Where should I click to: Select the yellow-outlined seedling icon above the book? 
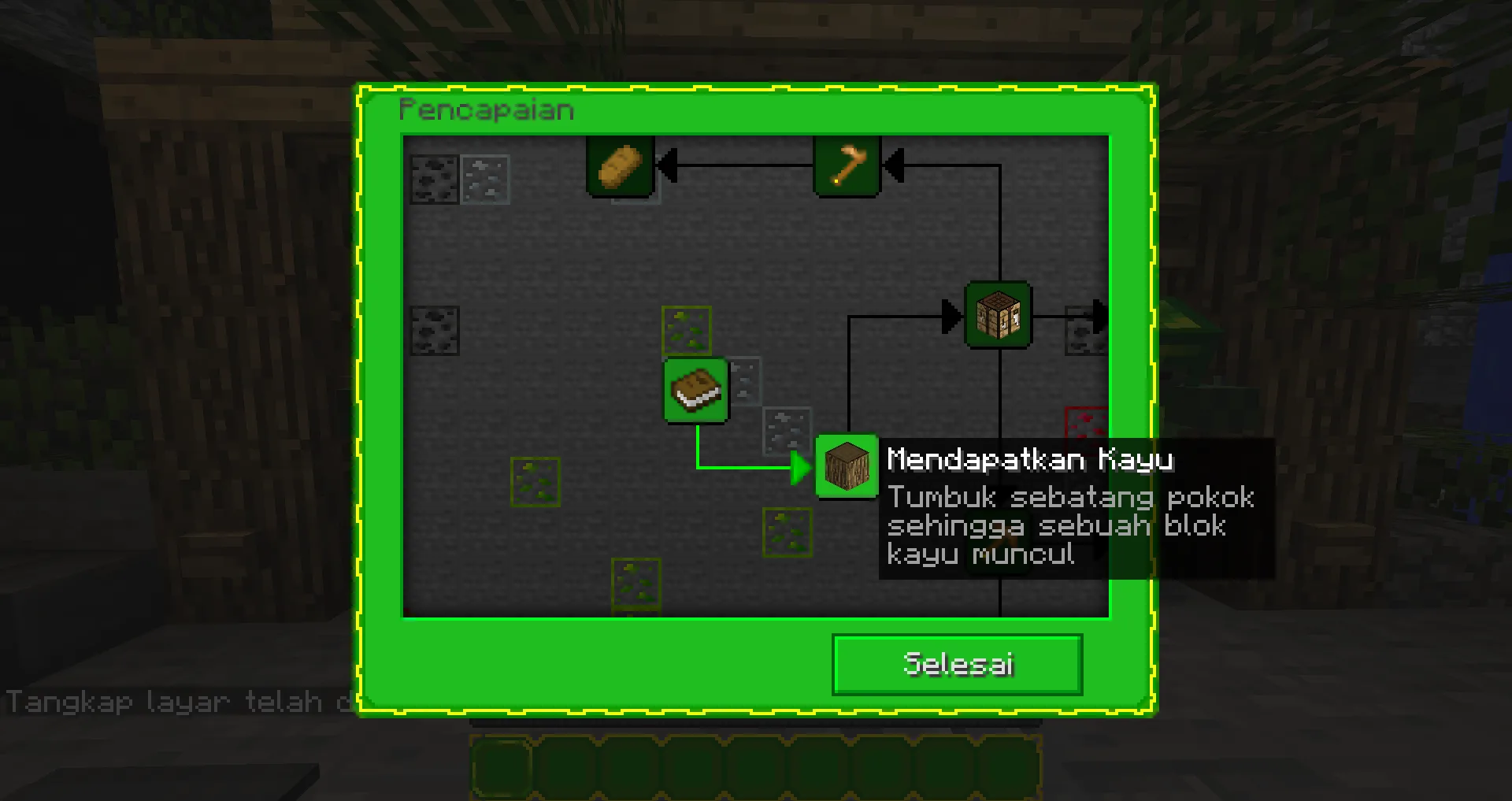(x=687, y=331)
